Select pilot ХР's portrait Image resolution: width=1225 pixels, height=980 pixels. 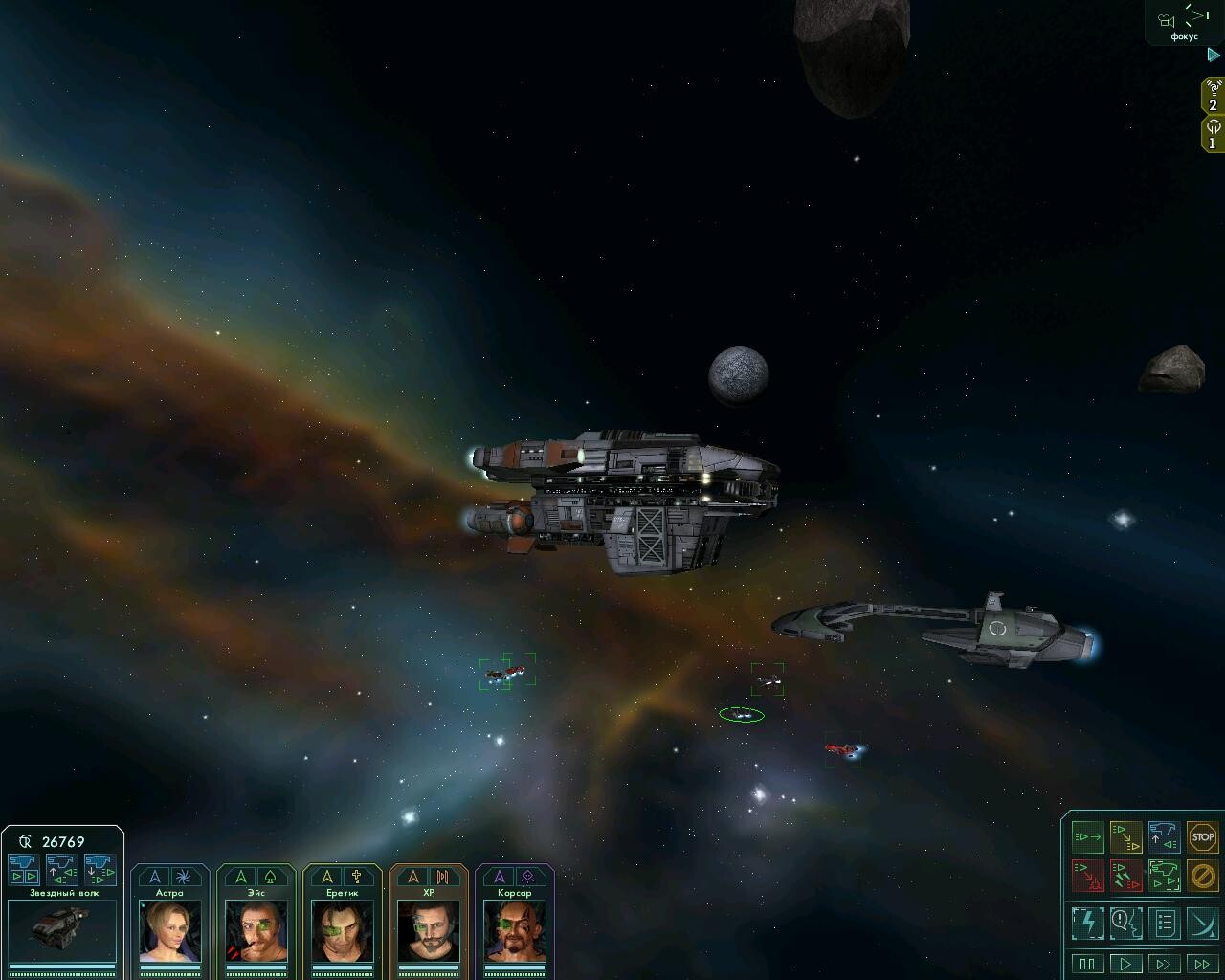(x=428, y=929)
